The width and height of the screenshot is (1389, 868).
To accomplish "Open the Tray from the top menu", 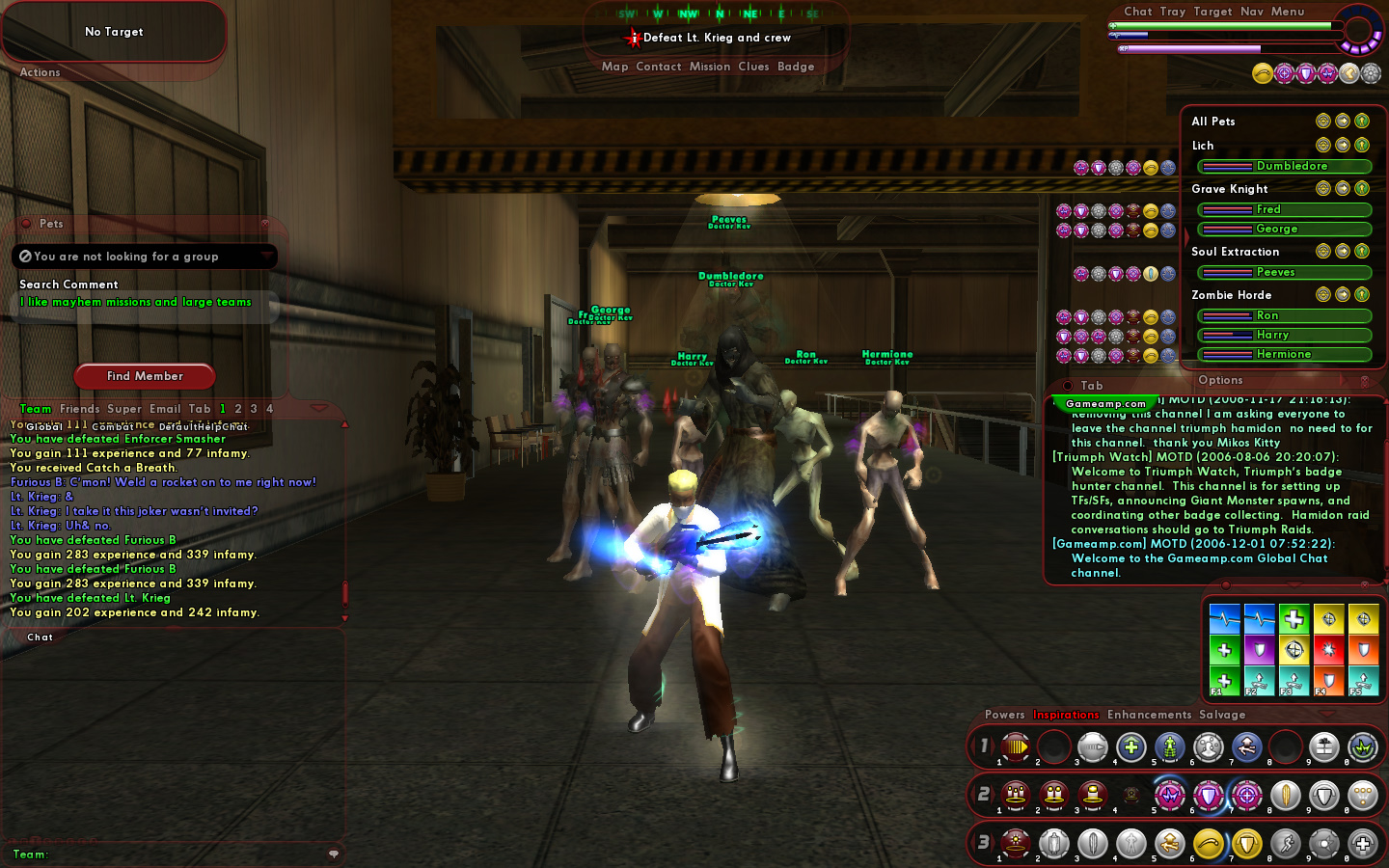I will [x=1172, y=12].
